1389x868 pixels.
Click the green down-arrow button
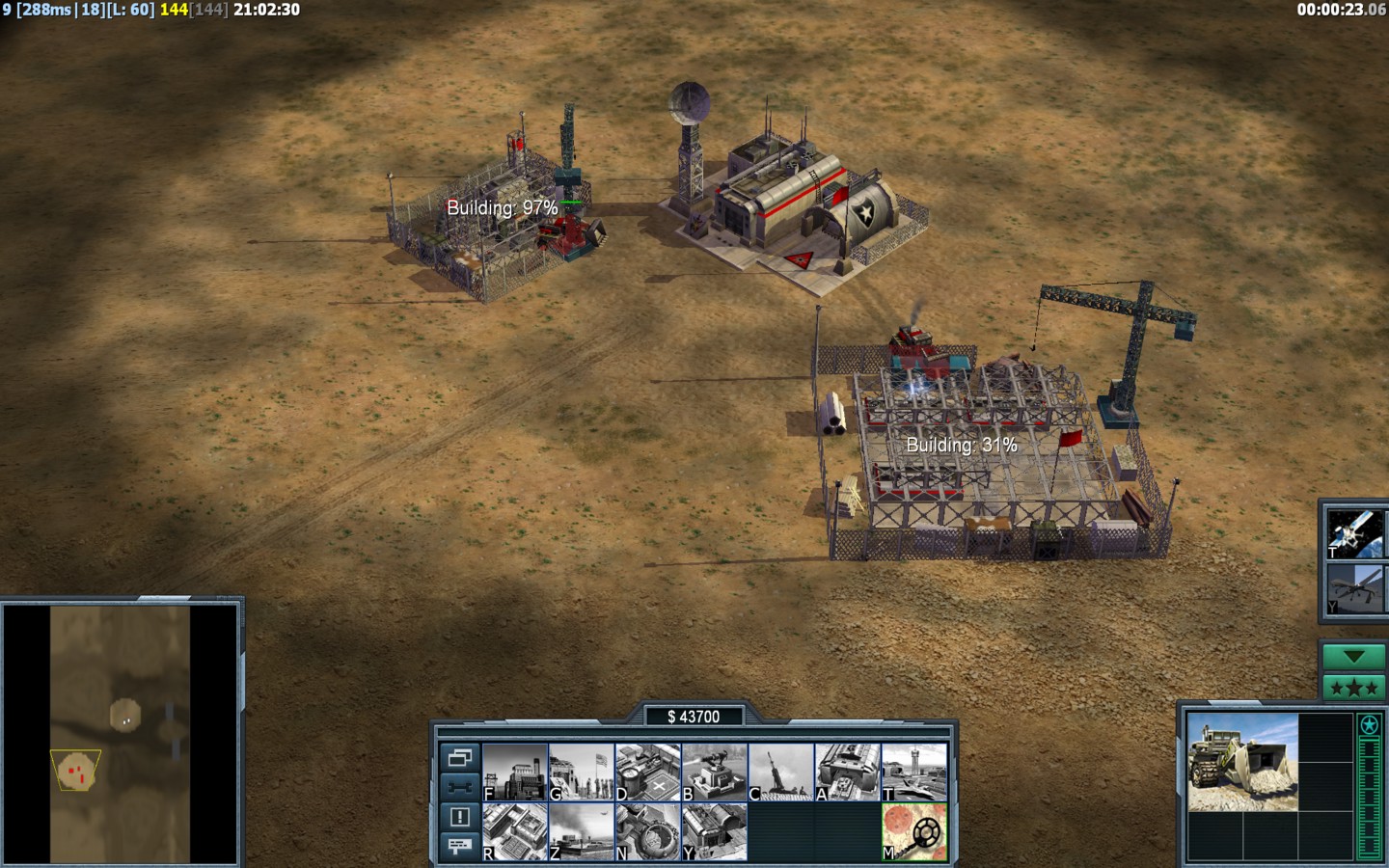[x=1354, y=657]
